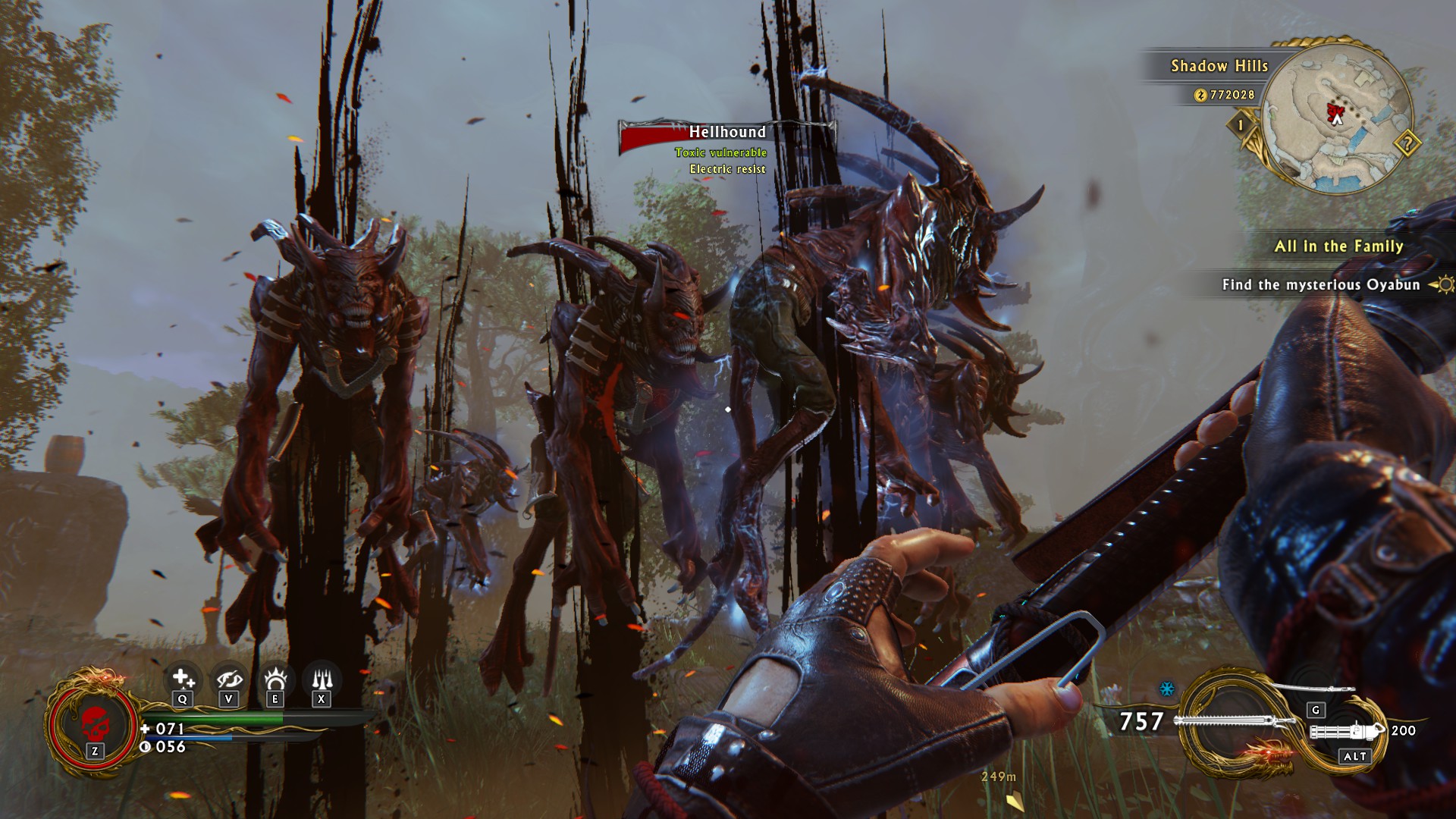The image size is (1456, 819).
Task: Click the Hellhound enemy nameplate
Action: (726, 133)
